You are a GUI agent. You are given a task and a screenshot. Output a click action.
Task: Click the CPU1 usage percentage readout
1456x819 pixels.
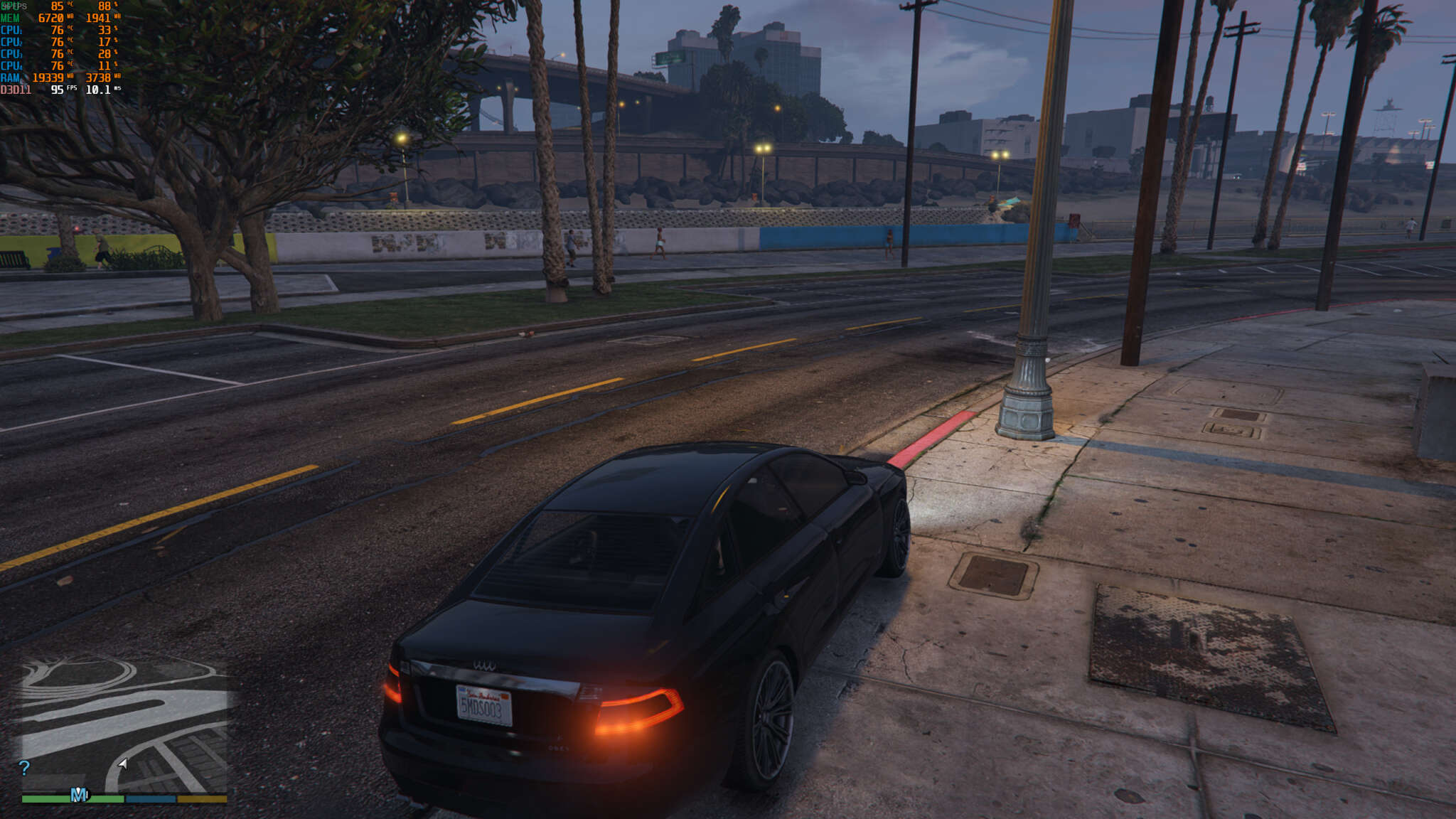coord(105,29)
